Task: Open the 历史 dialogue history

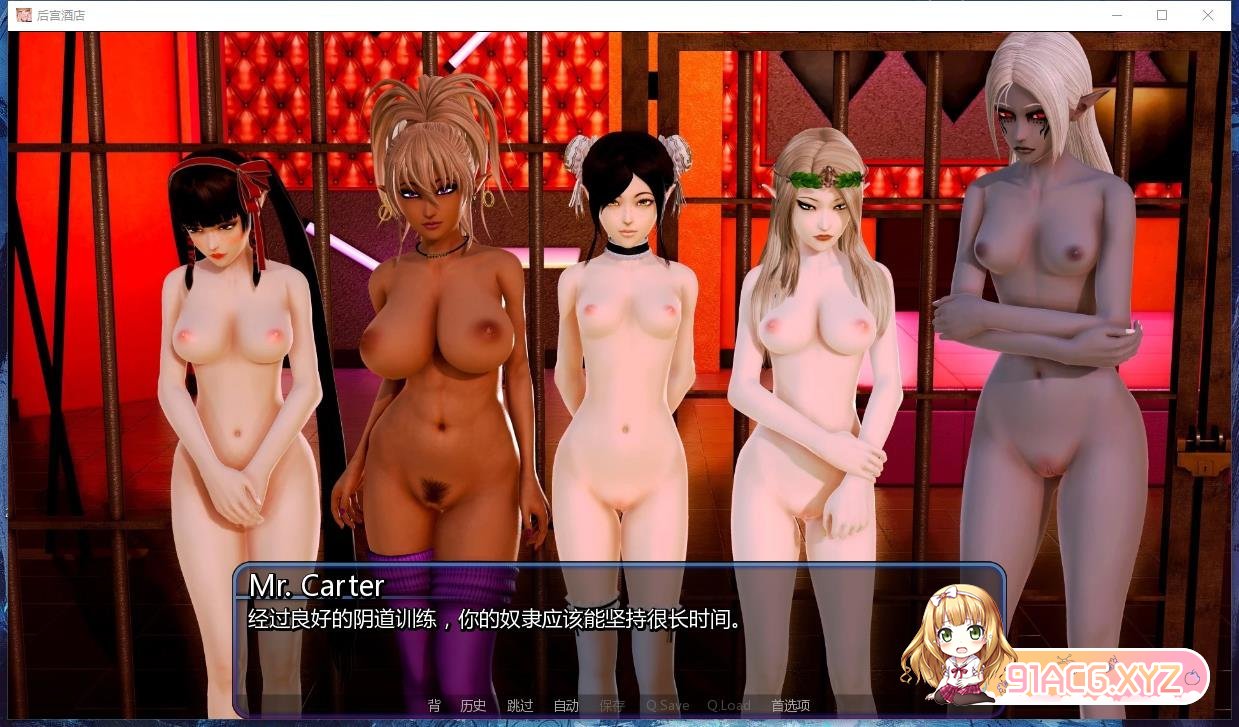Action: (473, 706)
